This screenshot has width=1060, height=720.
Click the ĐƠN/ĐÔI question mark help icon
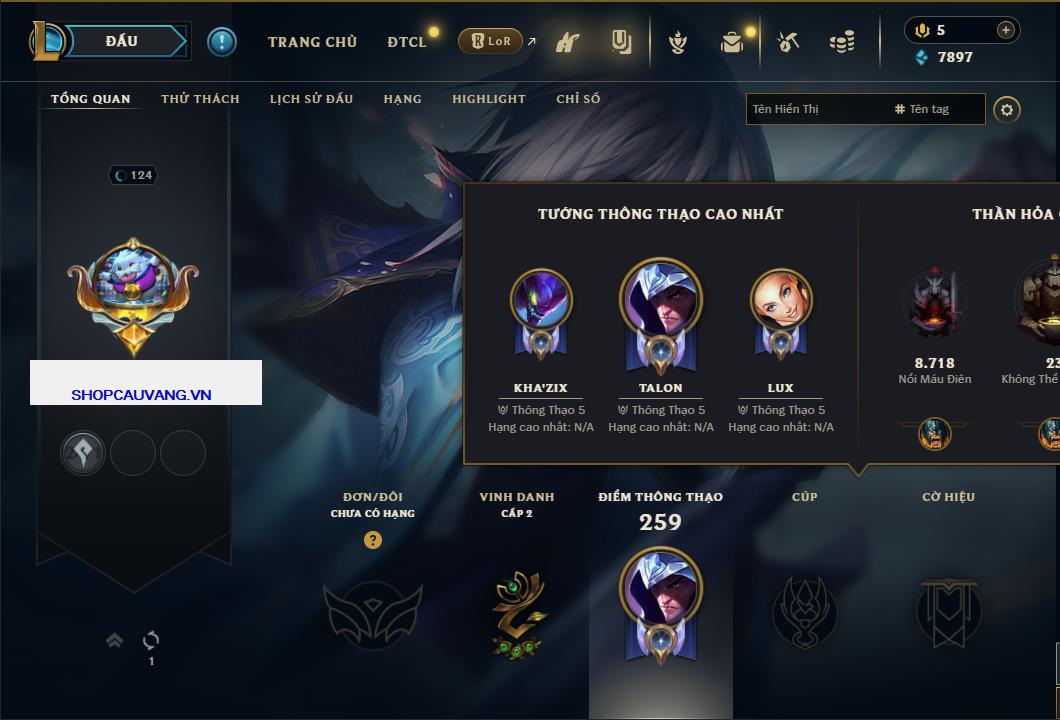(x=373, y=540)
